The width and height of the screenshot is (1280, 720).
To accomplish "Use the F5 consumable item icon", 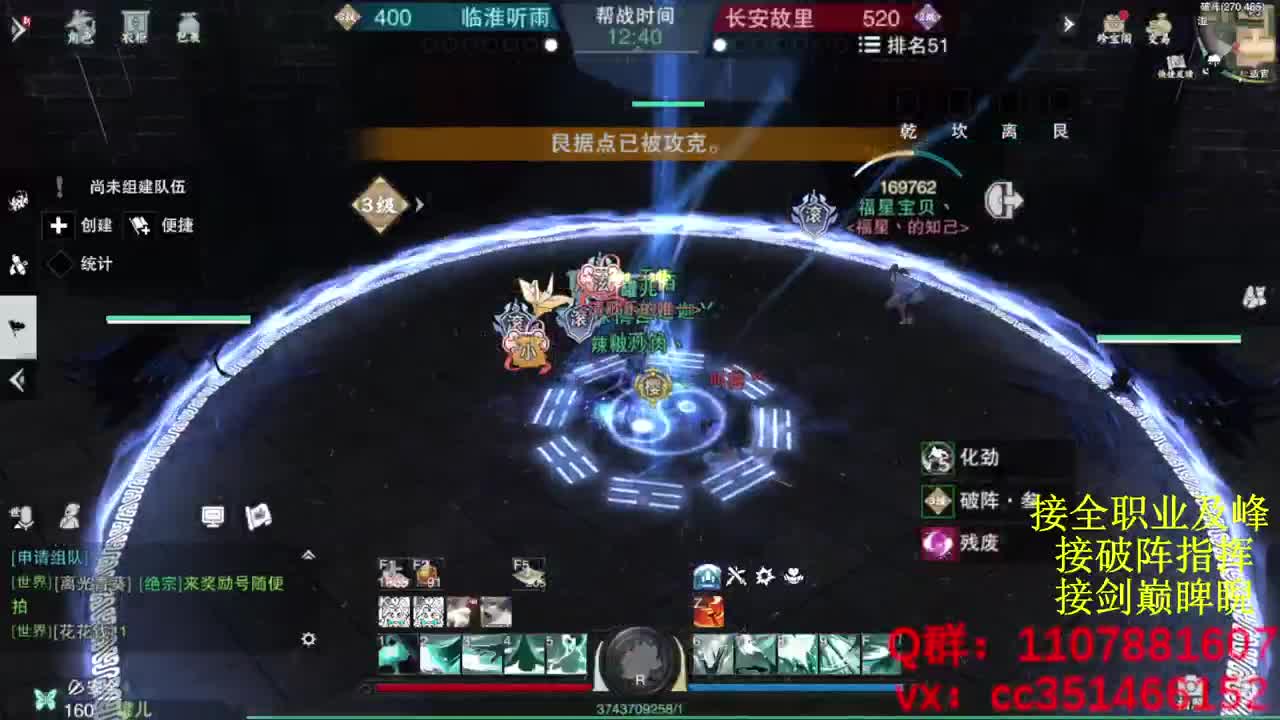I will (x=528, y=572).
